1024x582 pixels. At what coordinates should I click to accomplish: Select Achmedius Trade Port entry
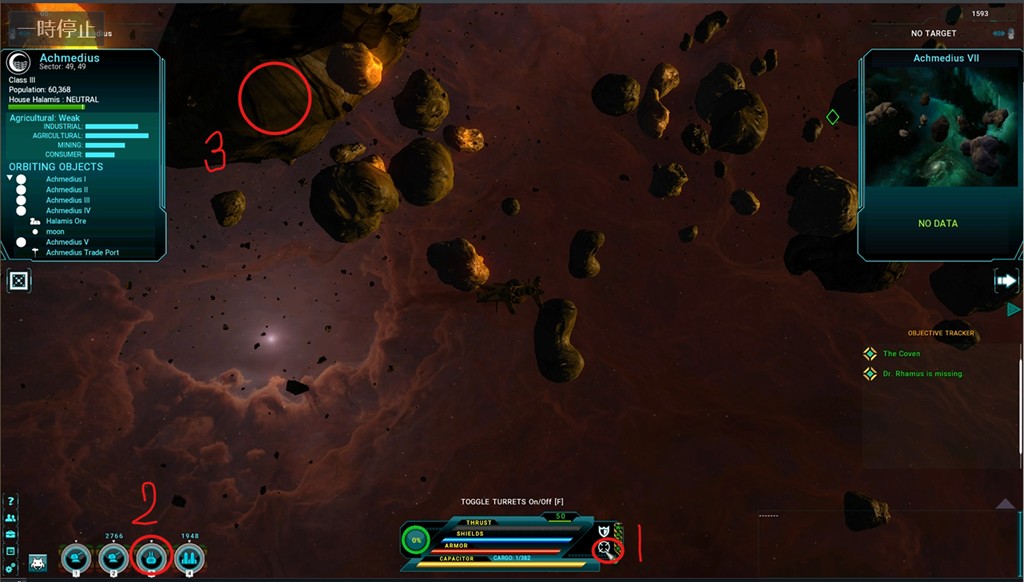[82, 252]
